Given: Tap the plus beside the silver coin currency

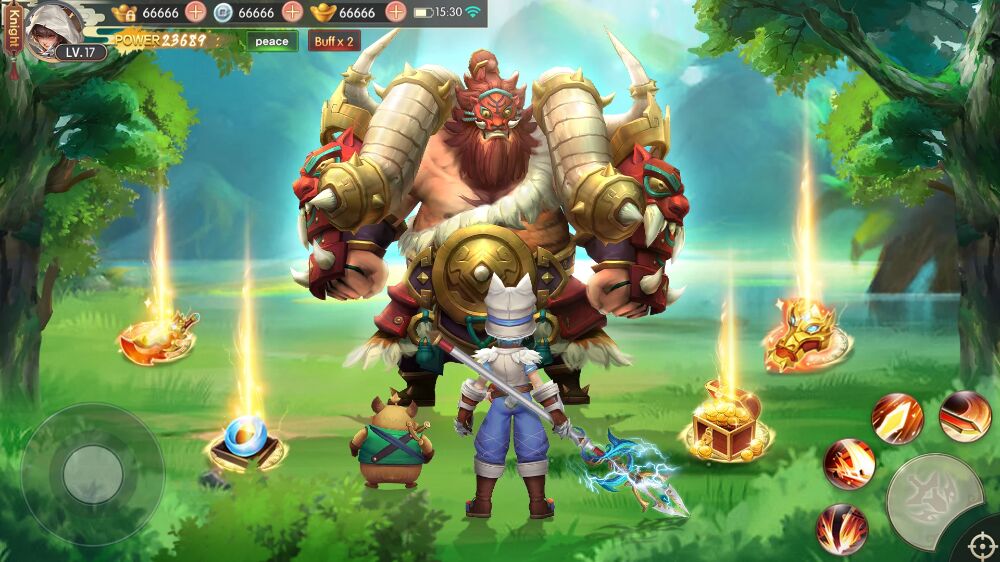Looking at the screenshot, I should [292, 12].
